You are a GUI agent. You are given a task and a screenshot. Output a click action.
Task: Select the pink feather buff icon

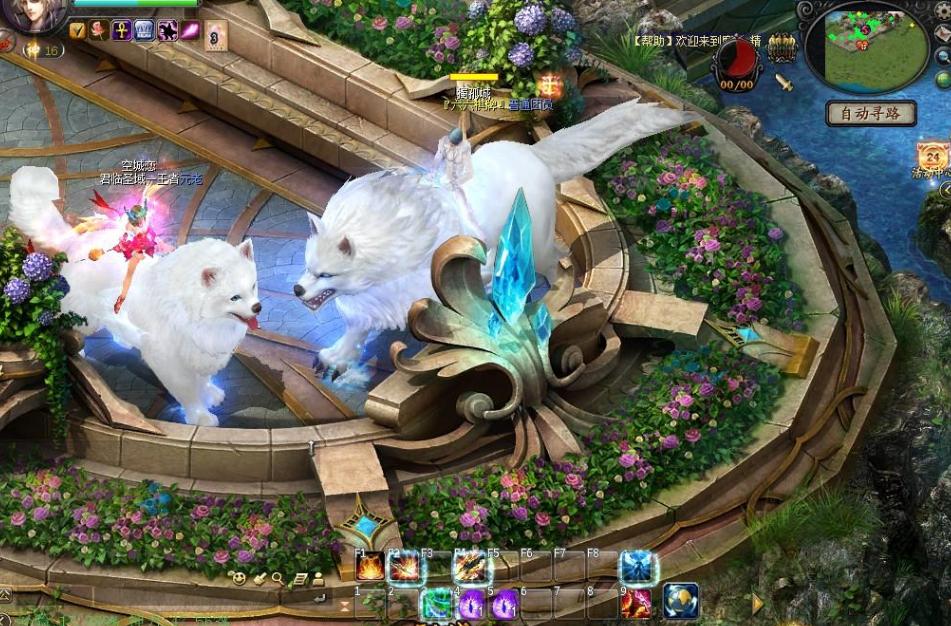[x=188, y=30]
